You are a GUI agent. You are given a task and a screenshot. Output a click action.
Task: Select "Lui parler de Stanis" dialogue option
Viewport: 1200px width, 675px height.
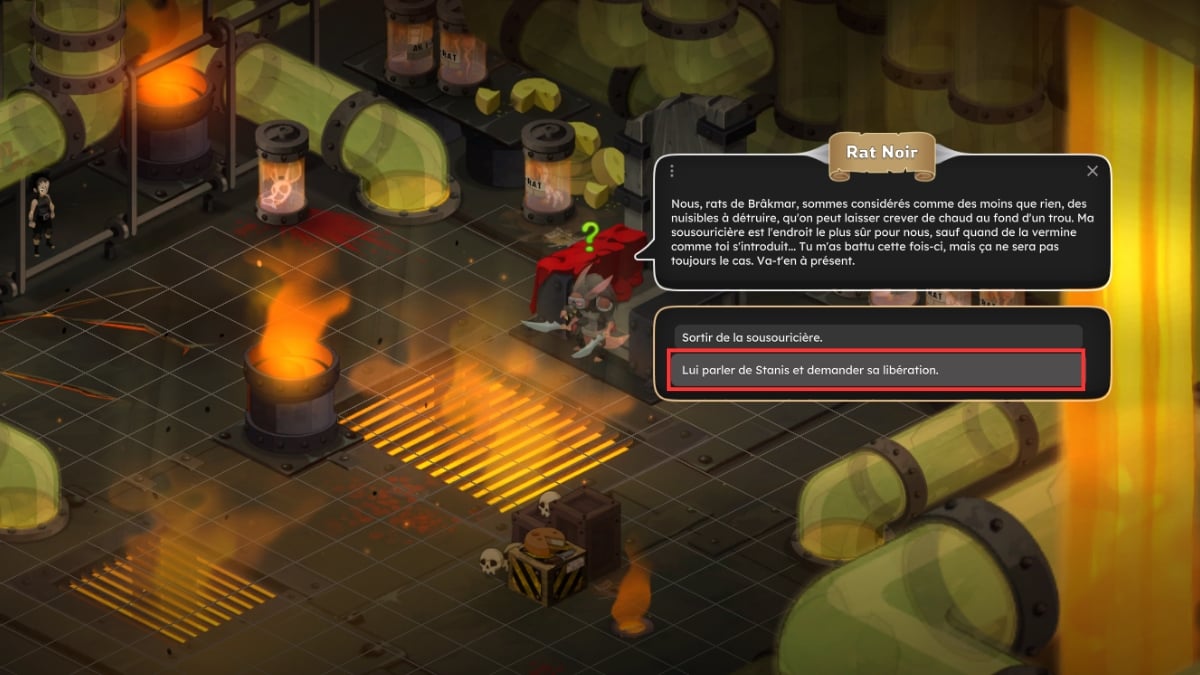coord(875,370)
